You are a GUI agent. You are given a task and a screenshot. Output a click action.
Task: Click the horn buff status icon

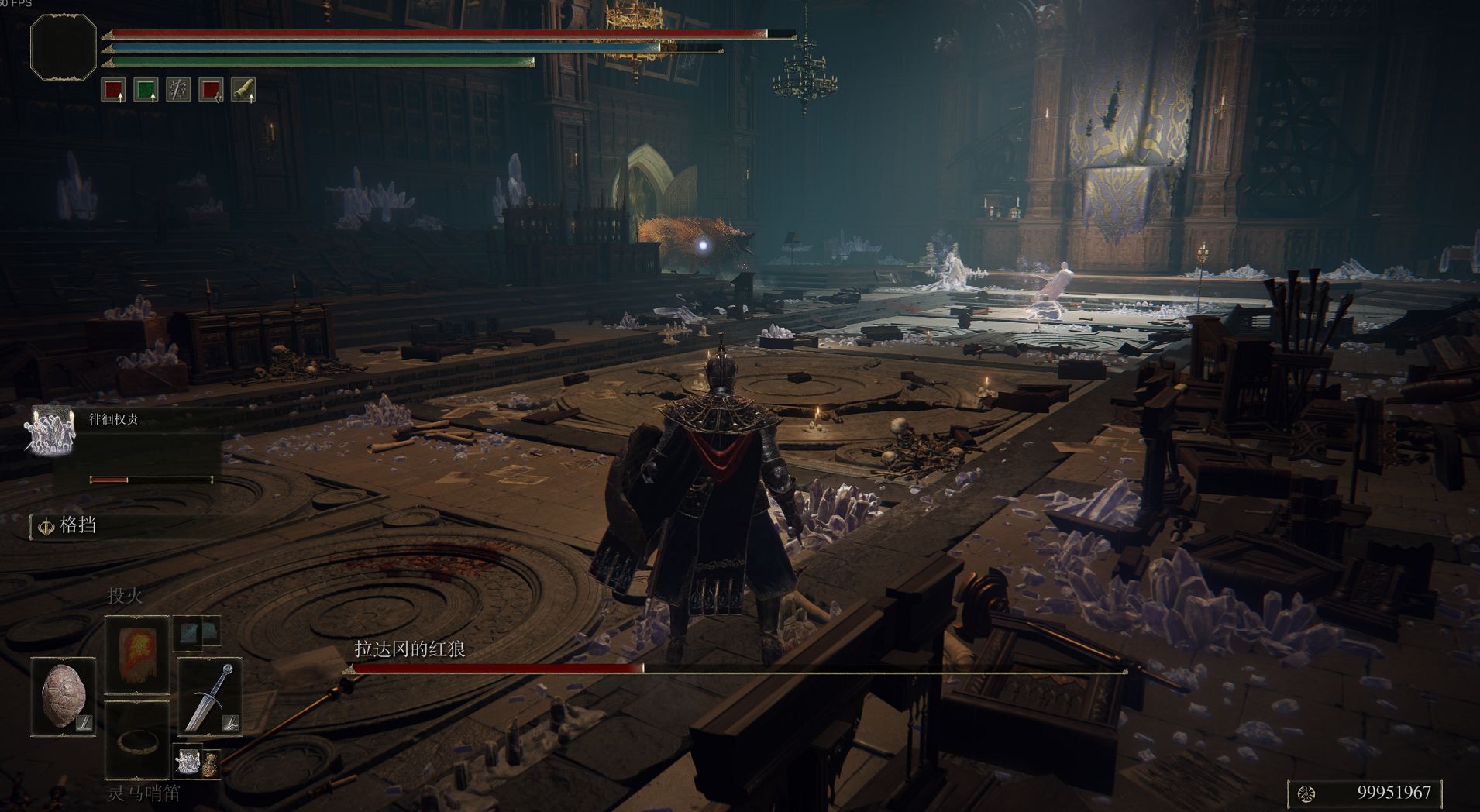click(243, 90)
